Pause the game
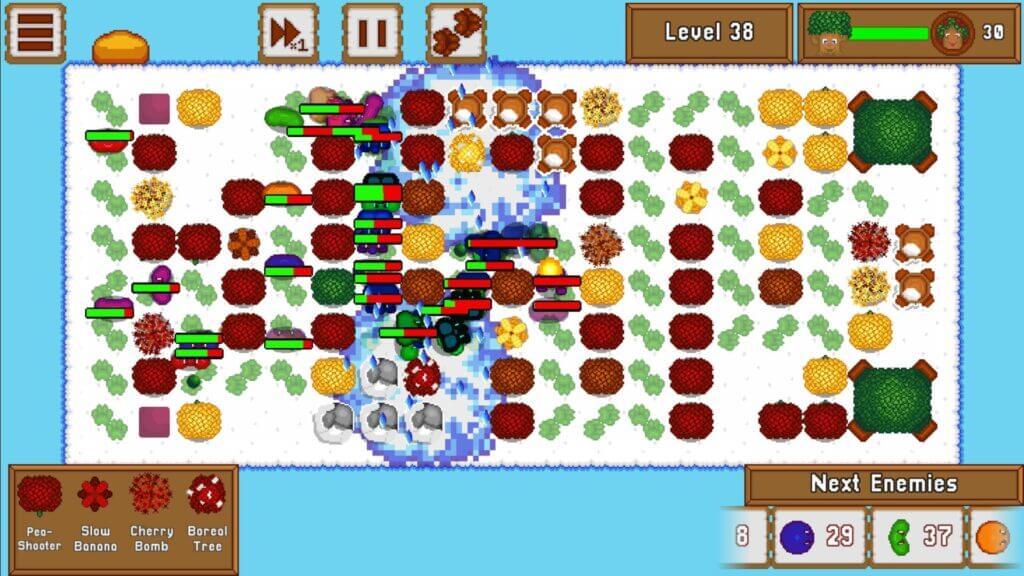The width and height of the screenshot is (1024, 576). tap(372, 32)
